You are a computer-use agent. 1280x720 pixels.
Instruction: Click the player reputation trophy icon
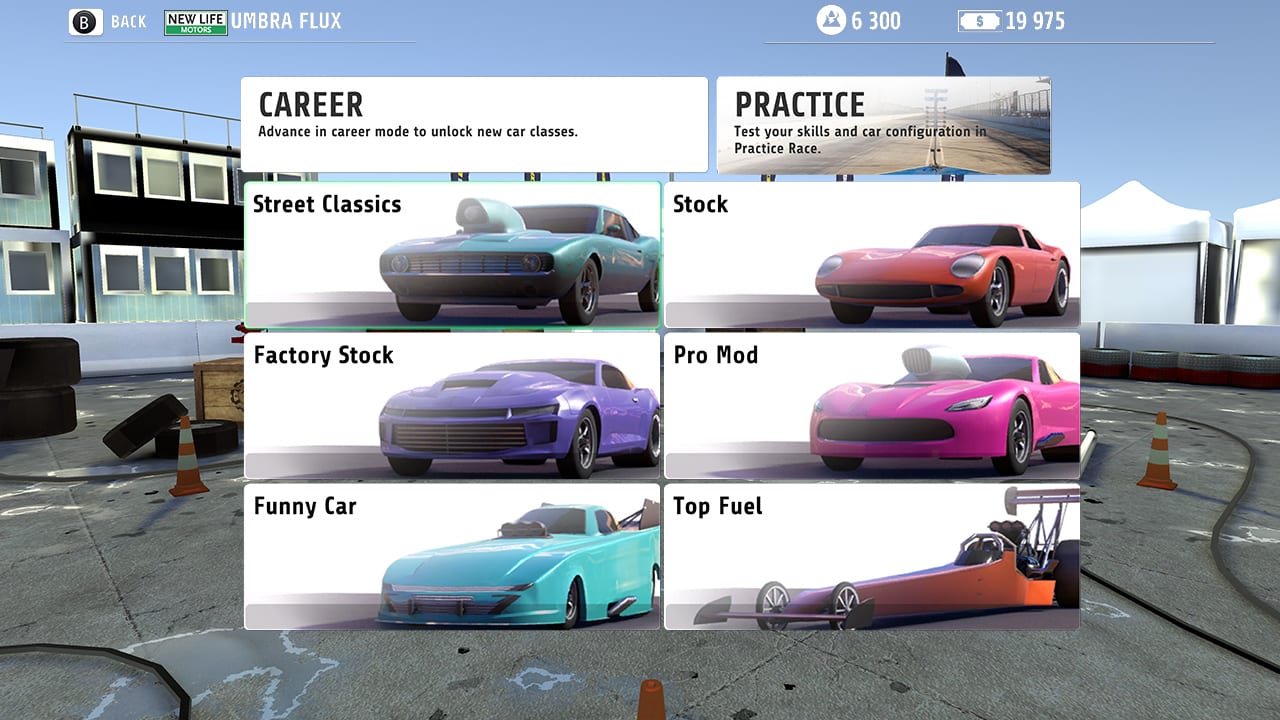coord(831,20)
